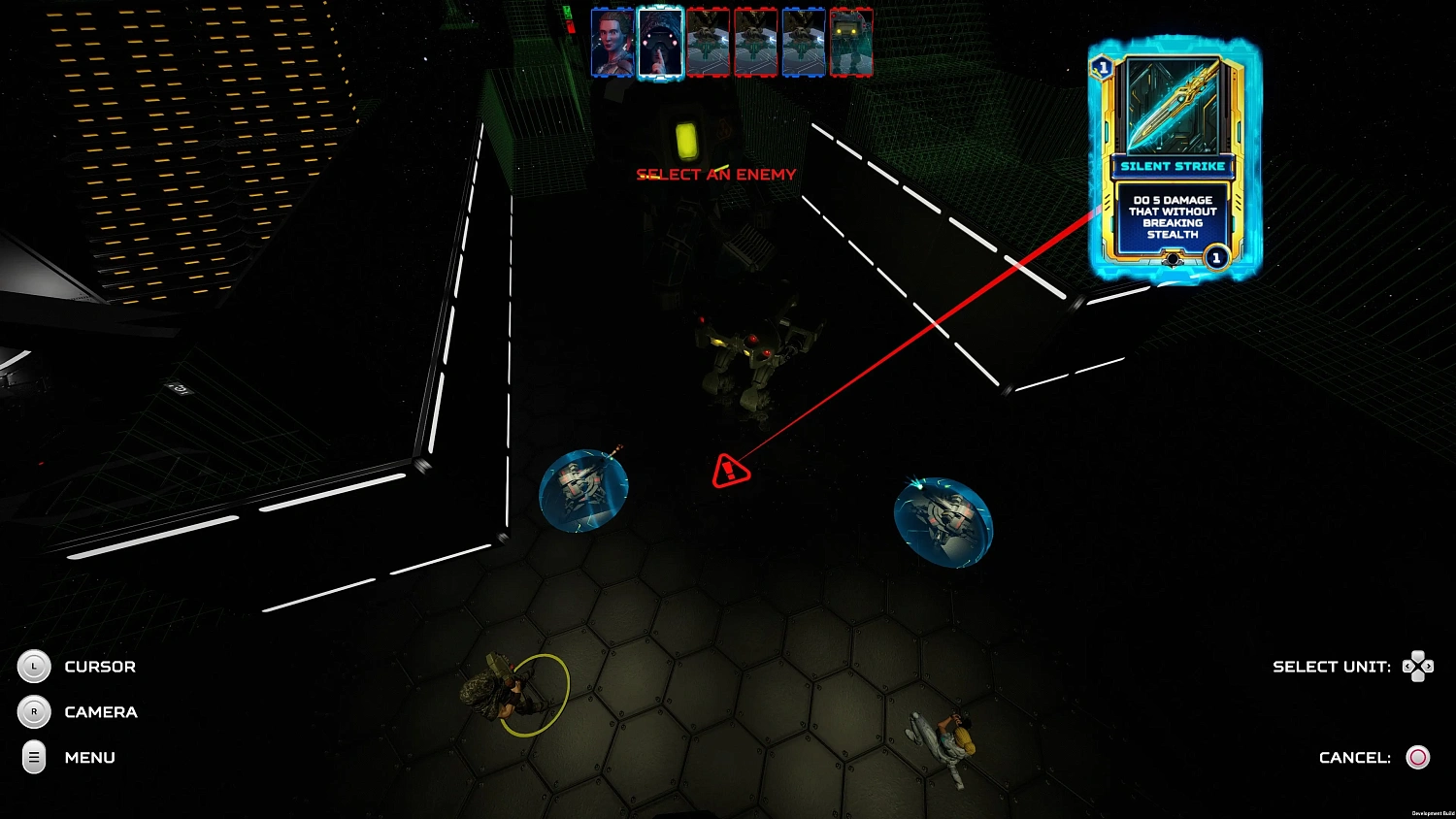This screenshot has width=1456, height=819.
Task: Click the R camera control icon
Action: pos(35,712)
